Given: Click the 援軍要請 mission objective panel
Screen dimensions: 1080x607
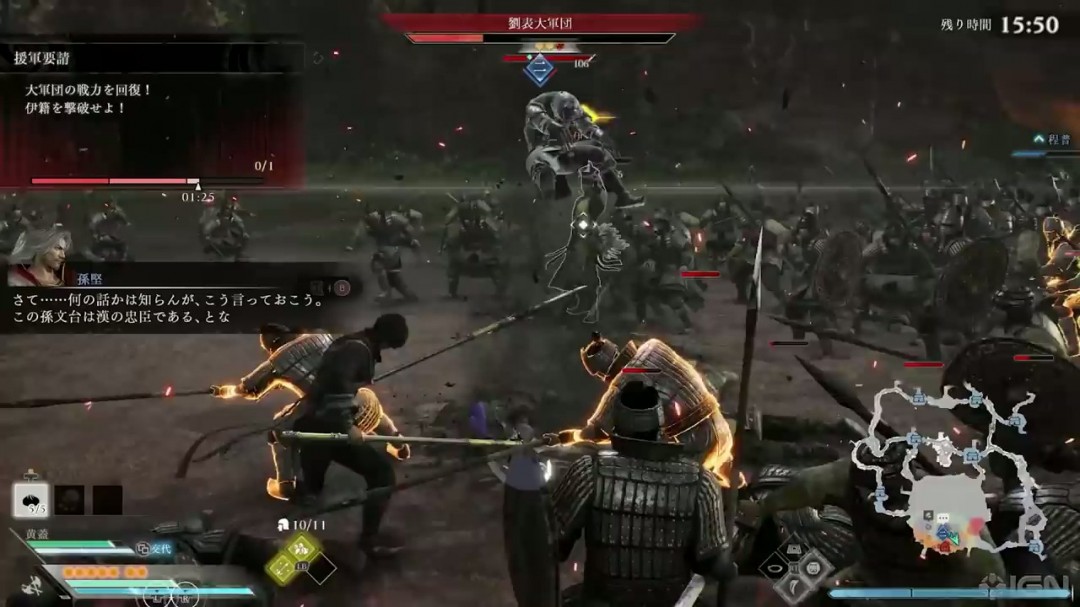Looking at the screenshot, I should pos(150,112).
